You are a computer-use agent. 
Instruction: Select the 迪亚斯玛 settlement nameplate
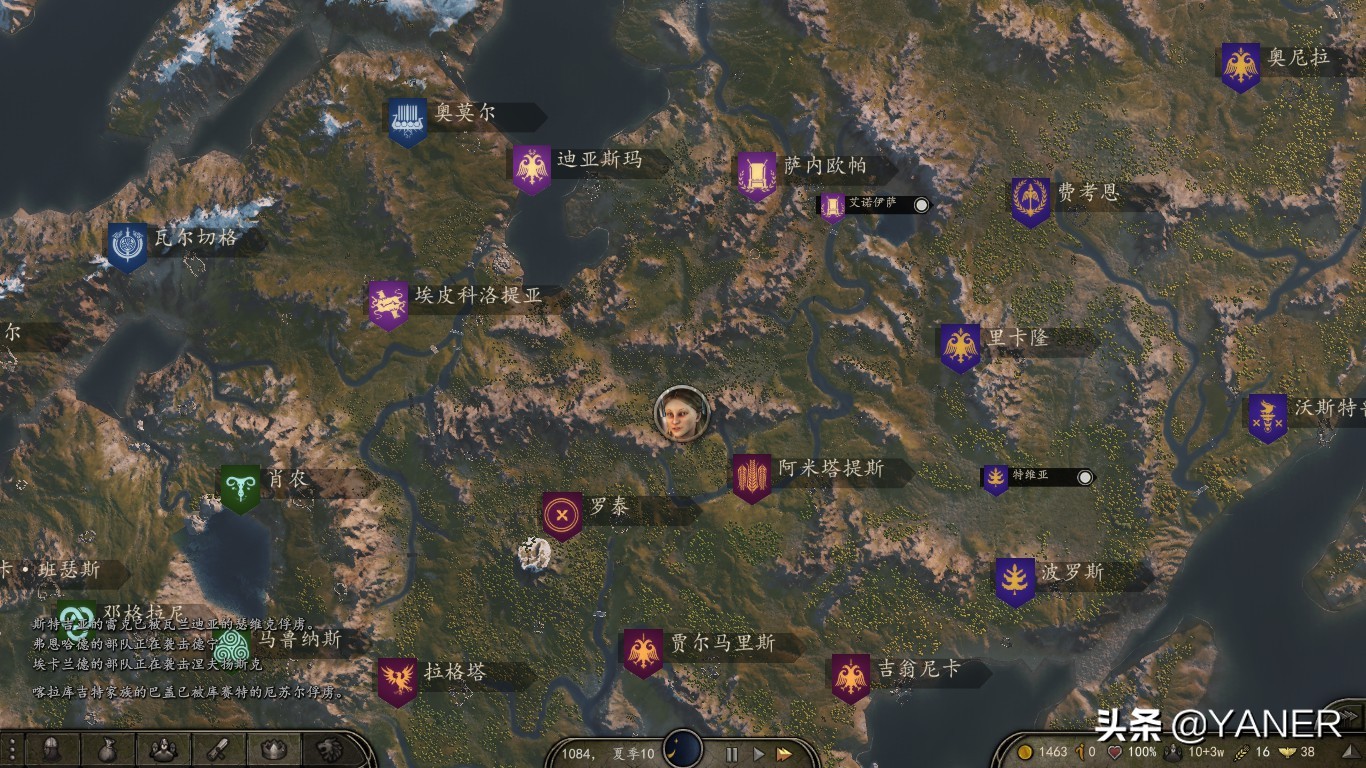598,160
